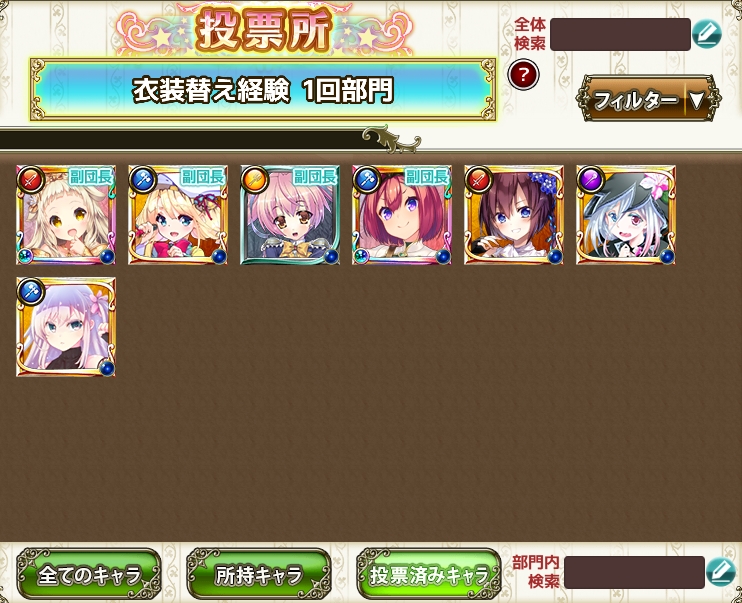This screenshot has height=603, width=742.
Task: Click the red question mark help icon
Action: pyautogui.click(x=523, y=74)
